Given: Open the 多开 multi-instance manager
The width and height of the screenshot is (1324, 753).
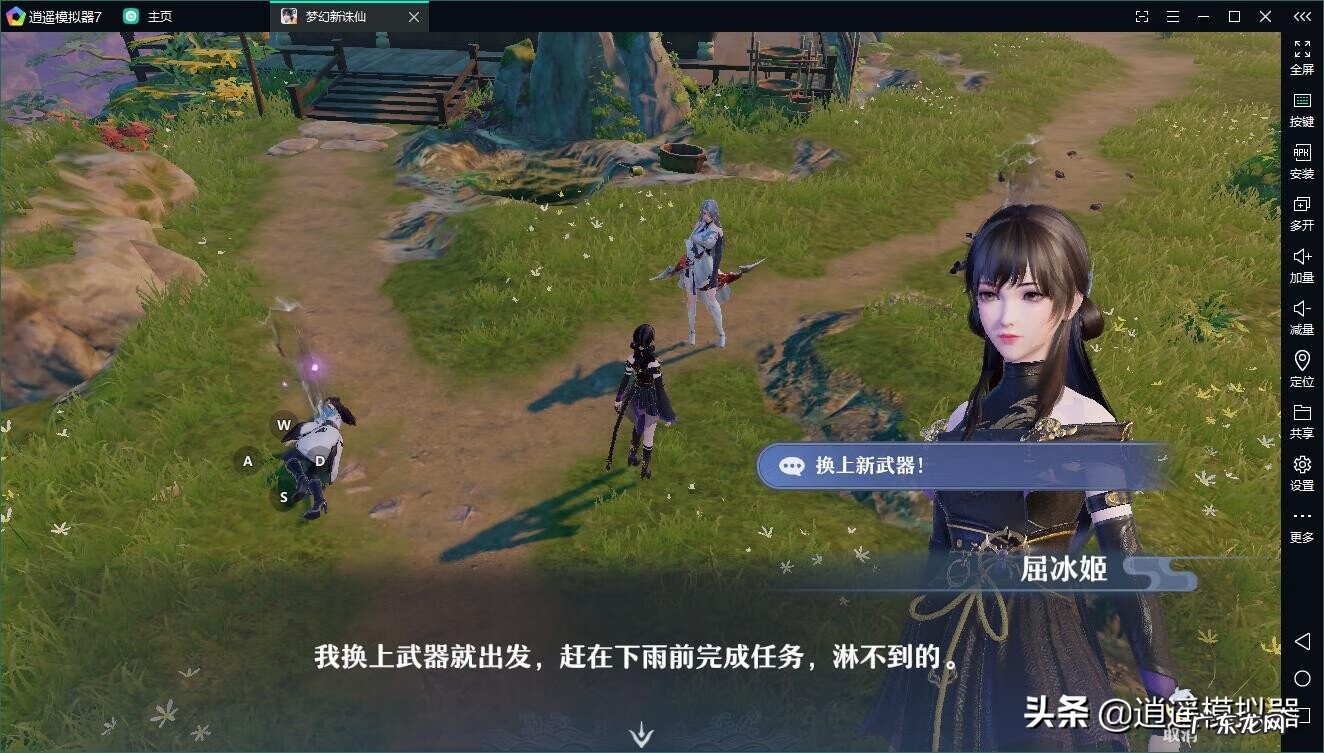Looking at the screenshot, I should (x=1302, y=214).
